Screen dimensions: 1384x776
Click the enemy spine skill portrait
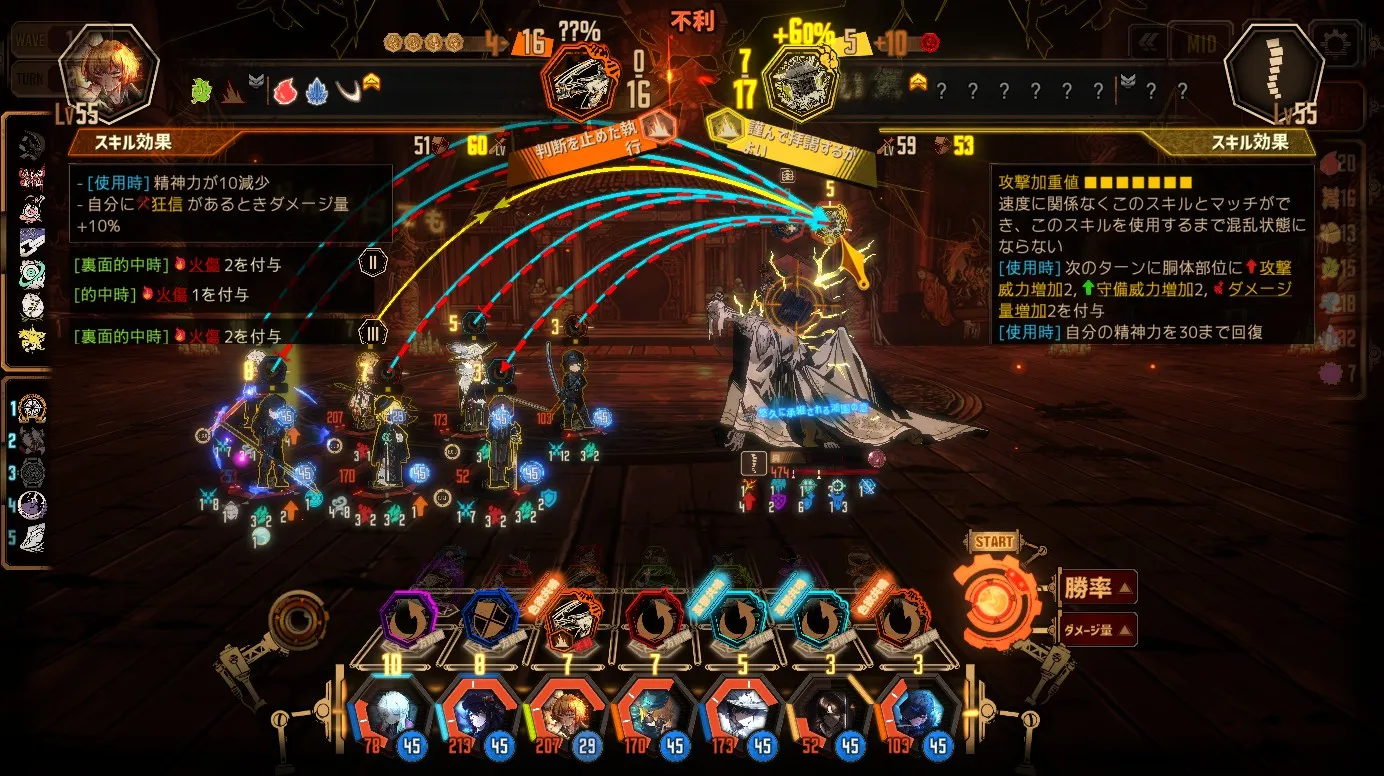click(1274, 72)
